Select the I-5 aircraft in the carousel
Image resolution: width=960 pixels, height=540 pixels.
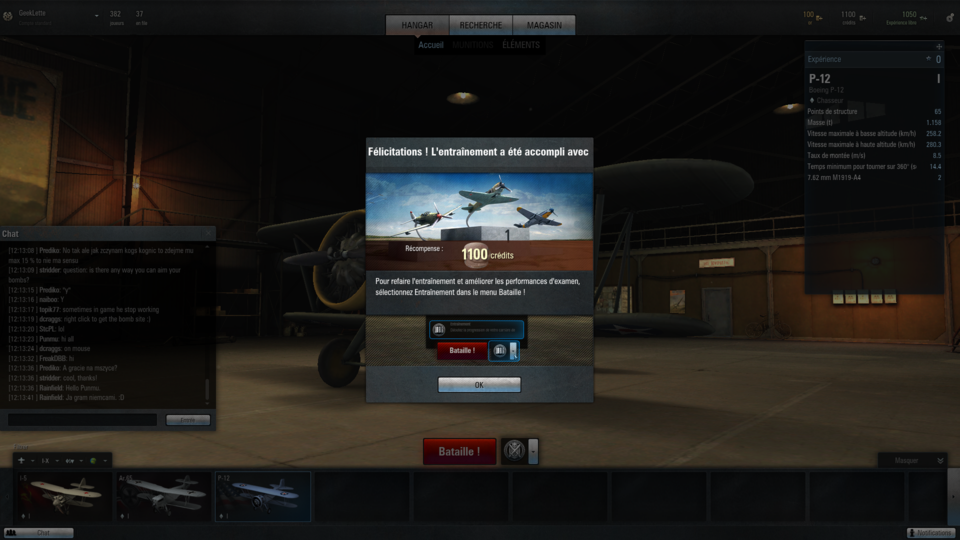64,496
